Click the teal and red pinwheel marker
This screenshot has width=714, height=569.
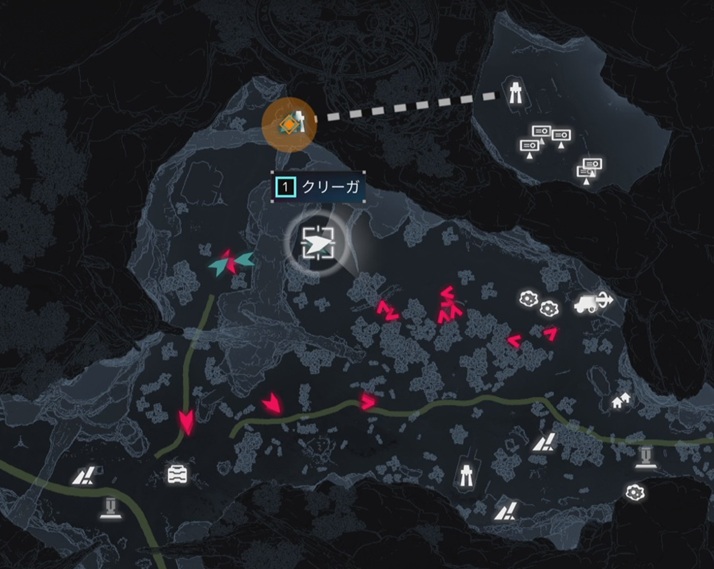pyautogui.click(x=231, y=263)
